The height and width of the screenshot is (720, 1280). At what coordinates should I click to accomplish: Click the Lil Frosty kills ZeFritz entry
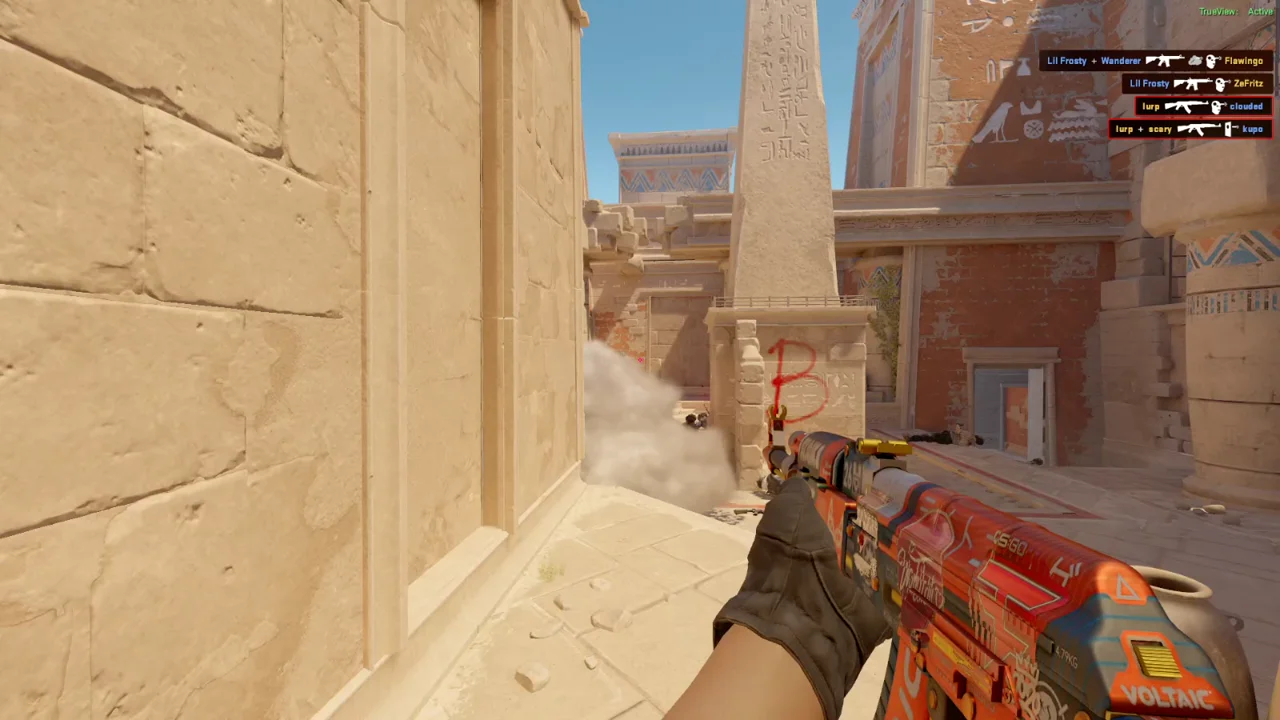click(1196, 84)
